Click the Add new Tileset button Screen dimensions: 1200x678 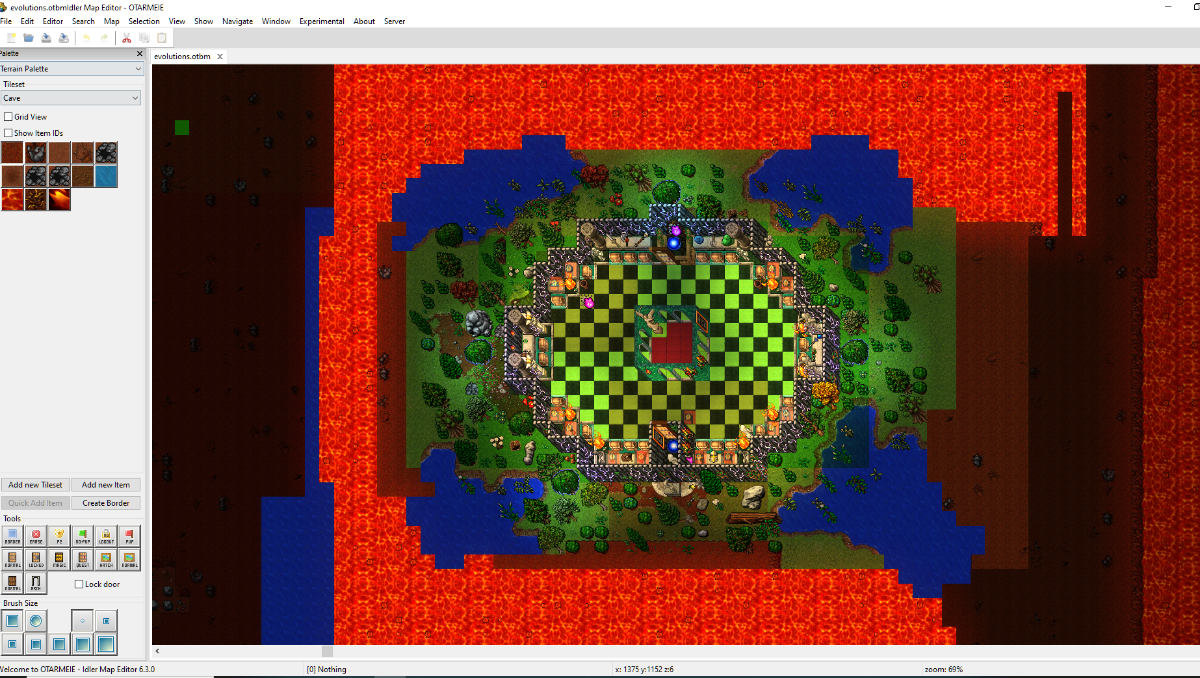pyautogui.click(x=35, y=485)
